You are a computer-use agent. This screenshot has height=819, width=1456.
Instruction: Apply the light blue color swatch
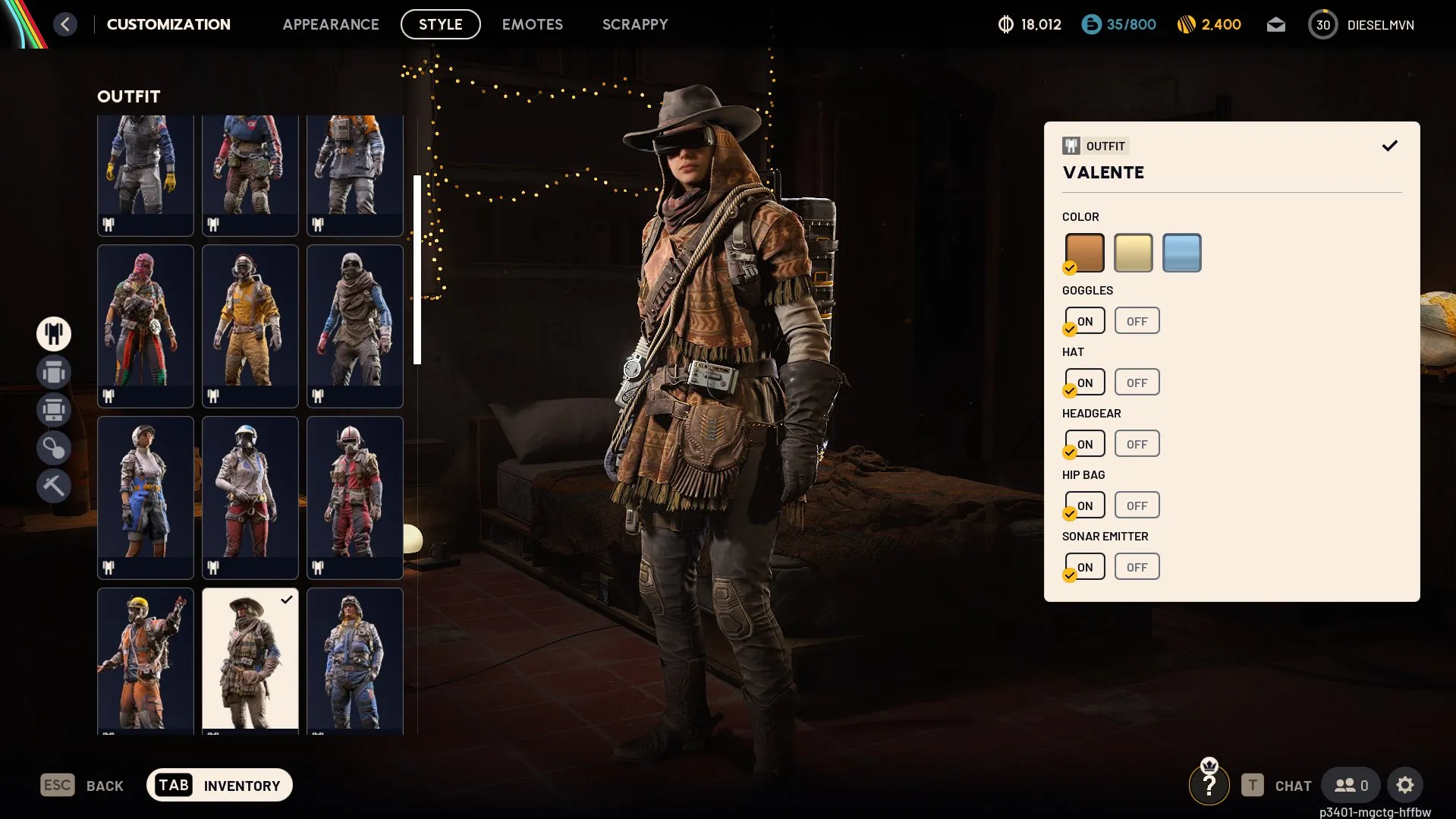1181,253
